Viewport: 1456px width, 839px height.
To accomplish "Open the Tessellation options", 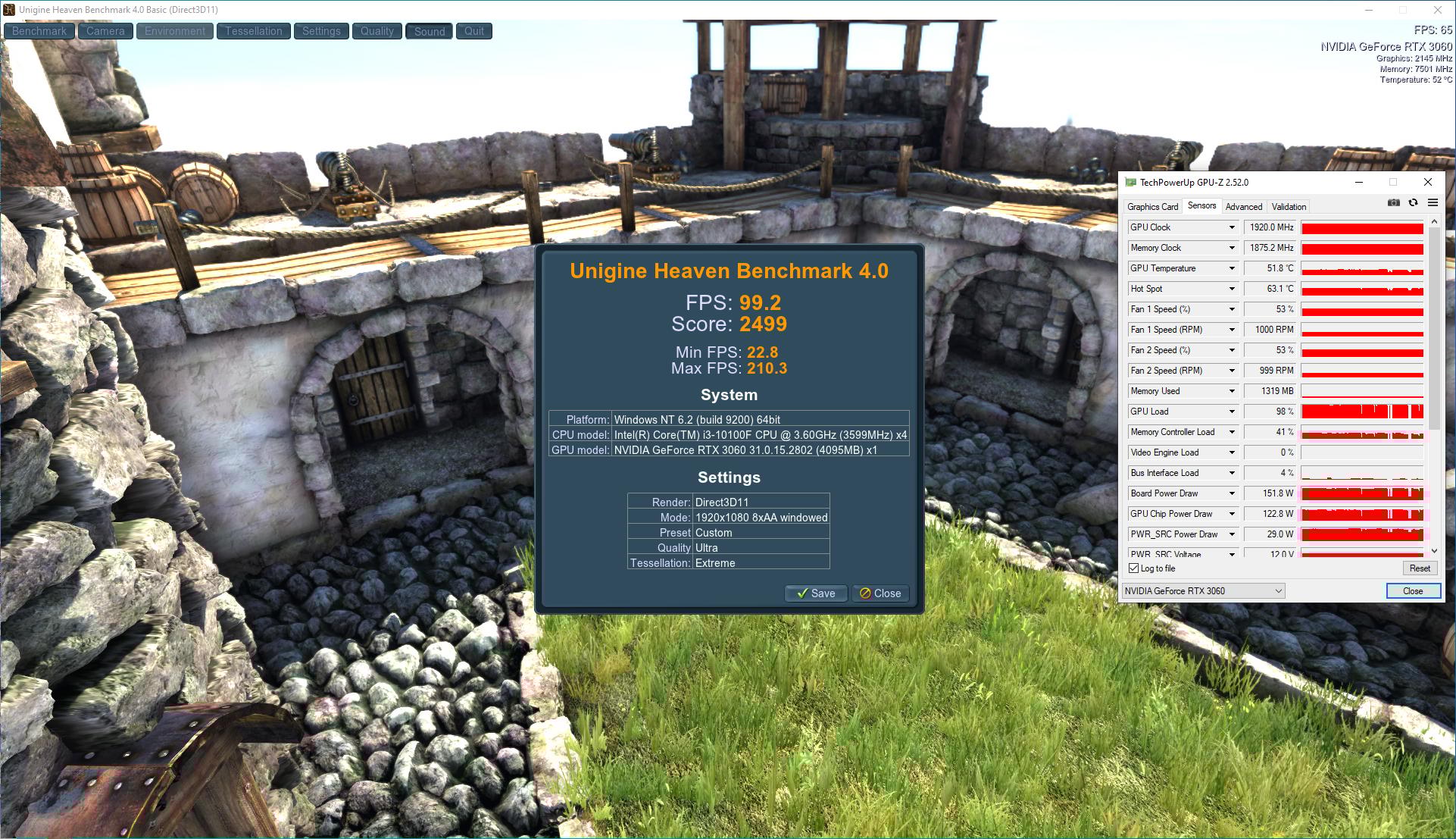I will [253, 31].
